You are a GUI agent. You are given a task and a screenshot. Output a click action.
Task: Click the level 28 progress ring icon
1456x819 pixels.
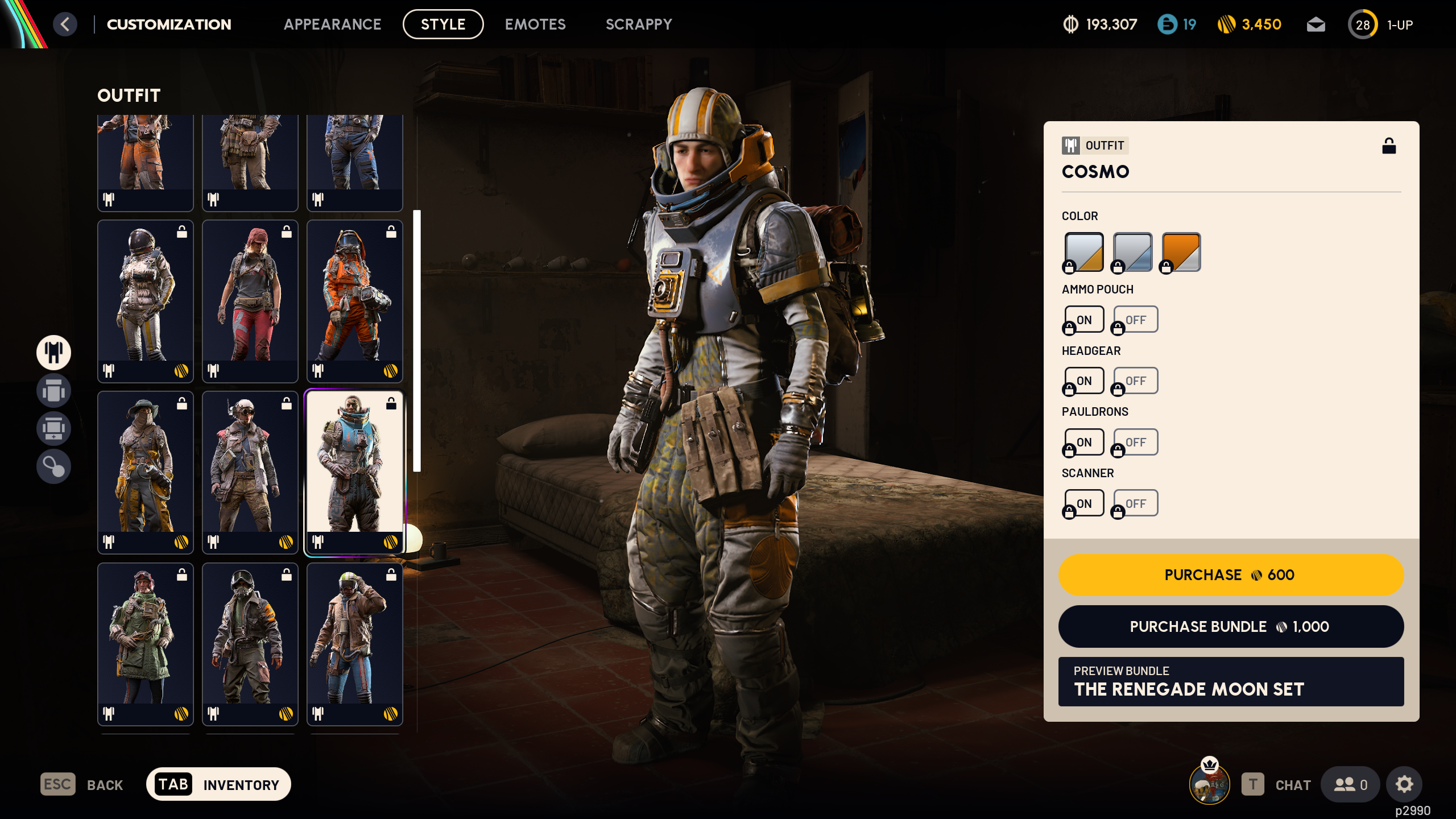point(1363,24)
